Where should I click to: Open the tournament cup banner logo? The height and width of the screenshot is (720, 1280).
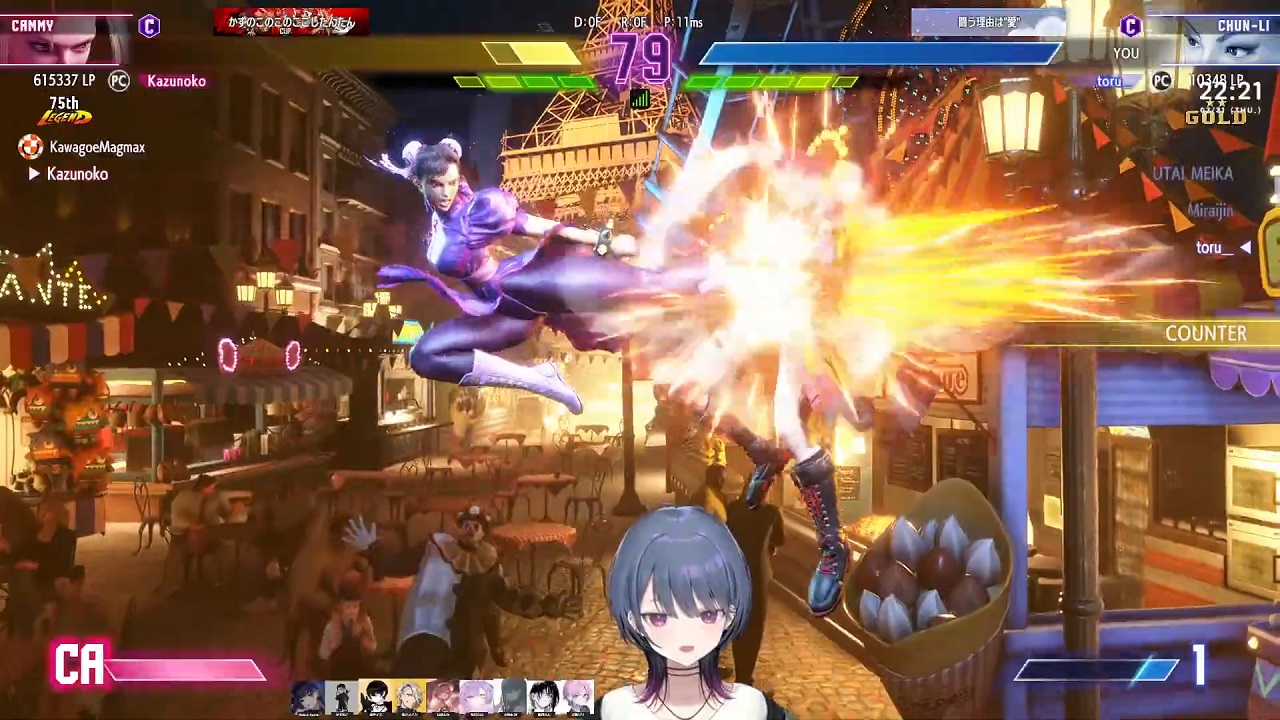tap(291, 21)
